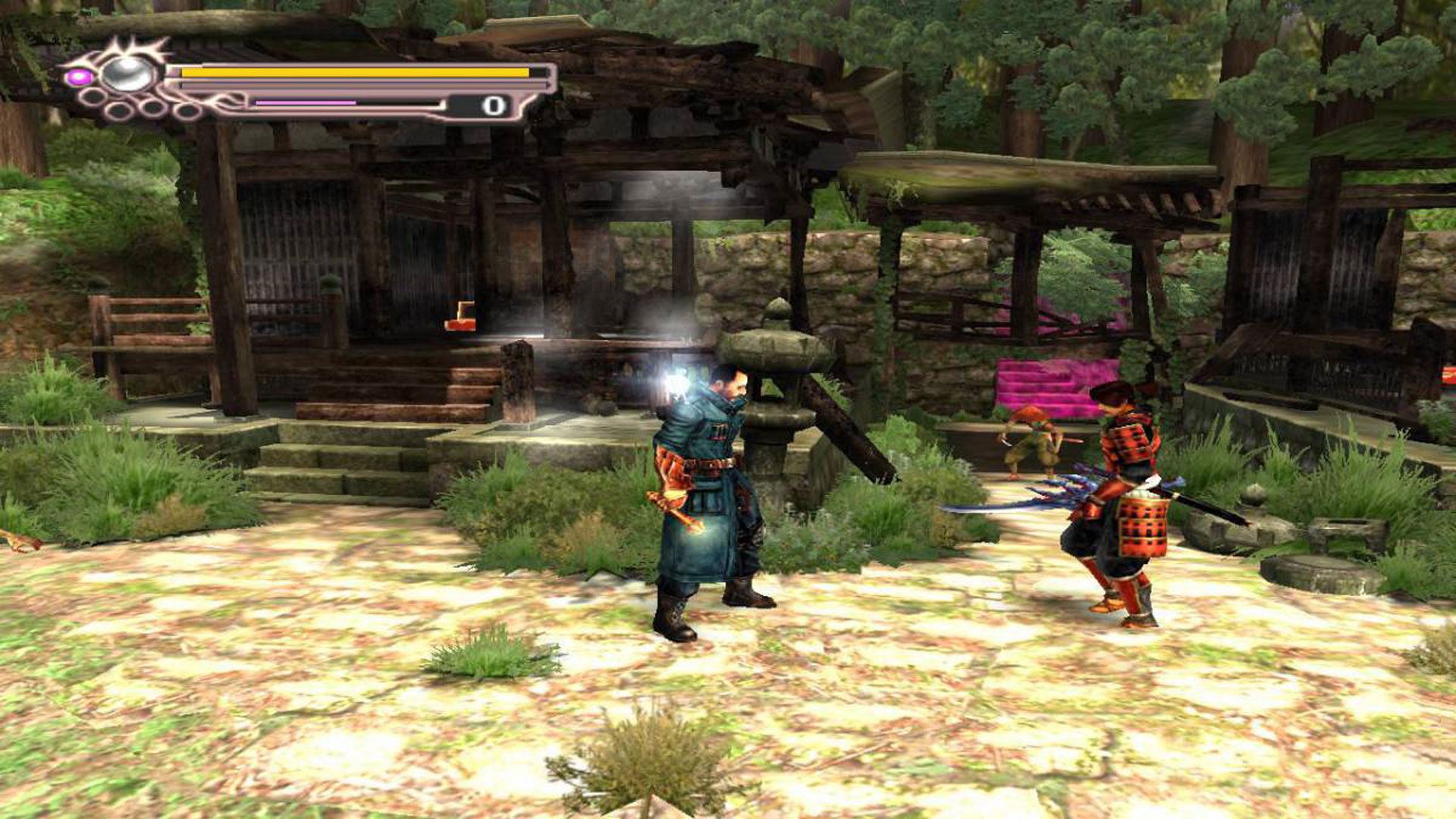Screen dimensions: 1456x819
Task: Click the silver orb gauntlet icon
Action: click(127, 74)
